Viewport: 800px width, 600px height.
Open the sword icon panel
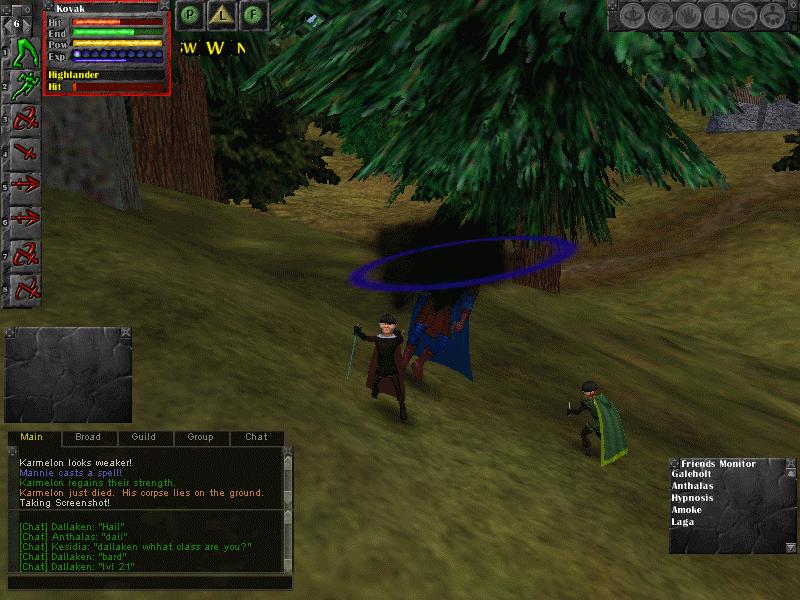pyautogui.click(x=716, y=16)
